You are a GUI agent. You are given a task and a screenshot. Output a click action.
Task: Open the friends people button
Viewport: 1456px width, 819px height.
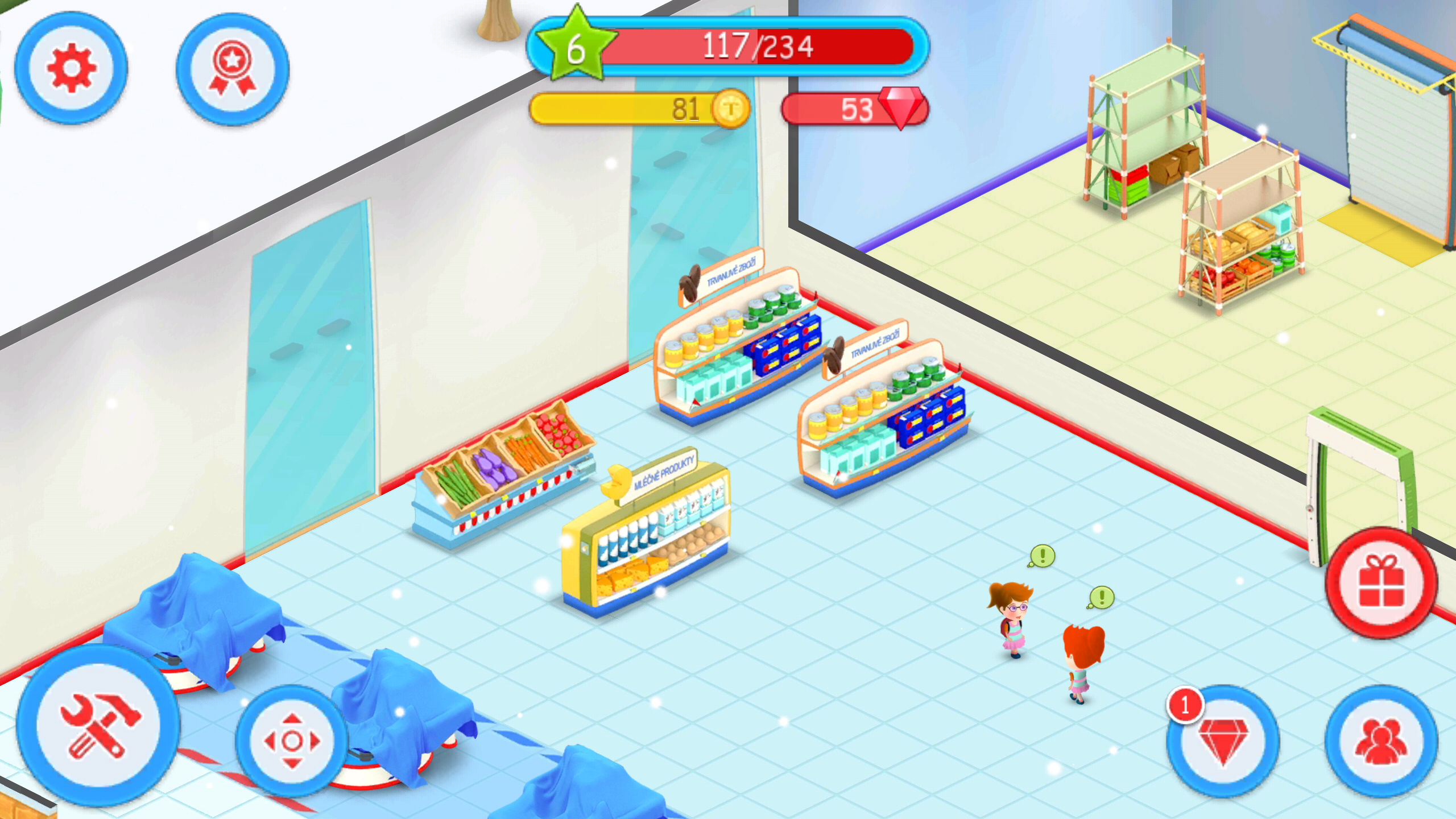1381,741
